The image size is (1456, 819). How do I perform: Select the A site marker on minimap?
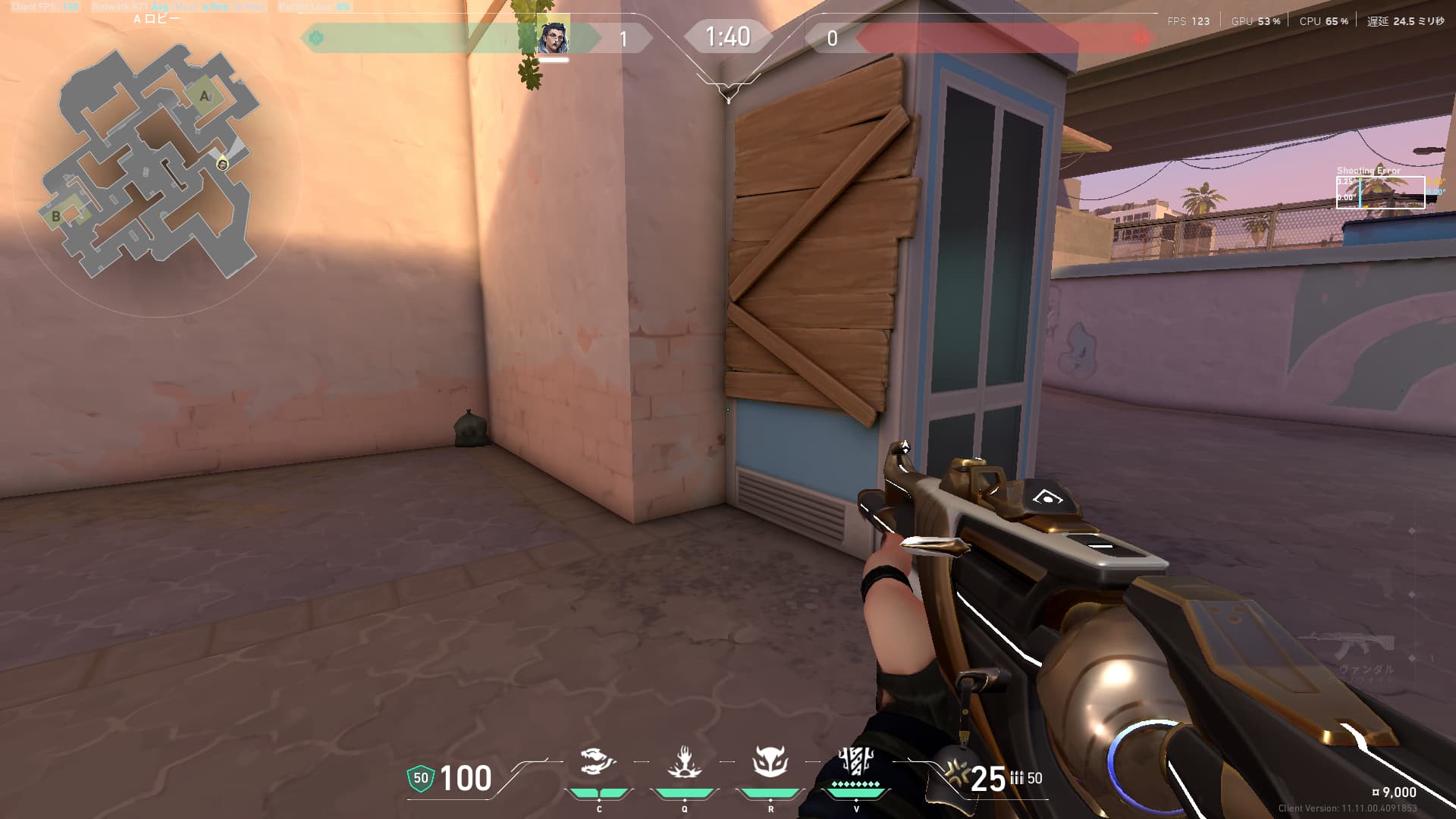(x=205, y=97)
